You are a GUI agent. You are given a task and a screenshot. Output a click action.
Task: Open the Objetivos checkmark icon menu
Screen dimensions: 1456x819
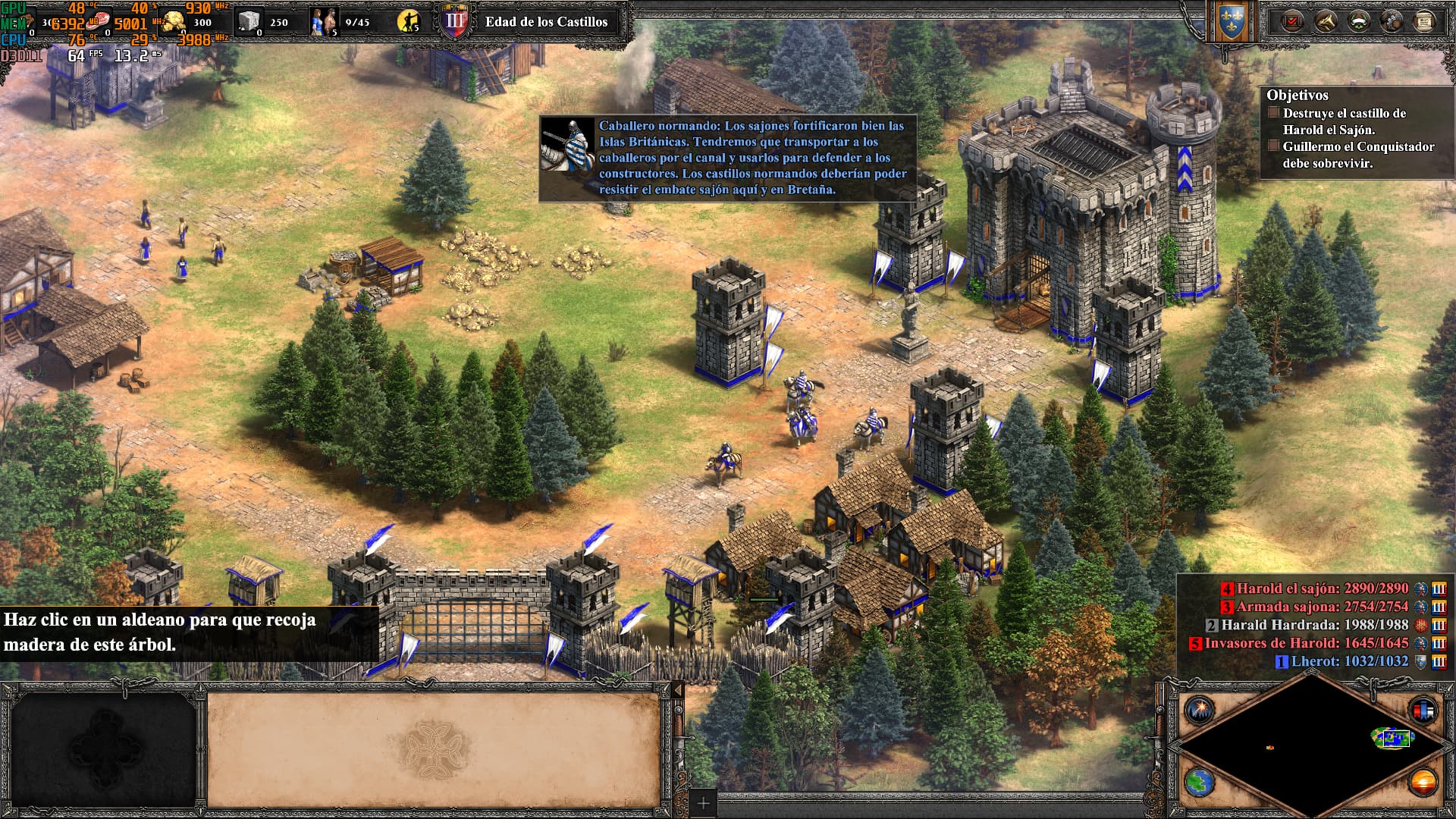tap(1291, 21)
